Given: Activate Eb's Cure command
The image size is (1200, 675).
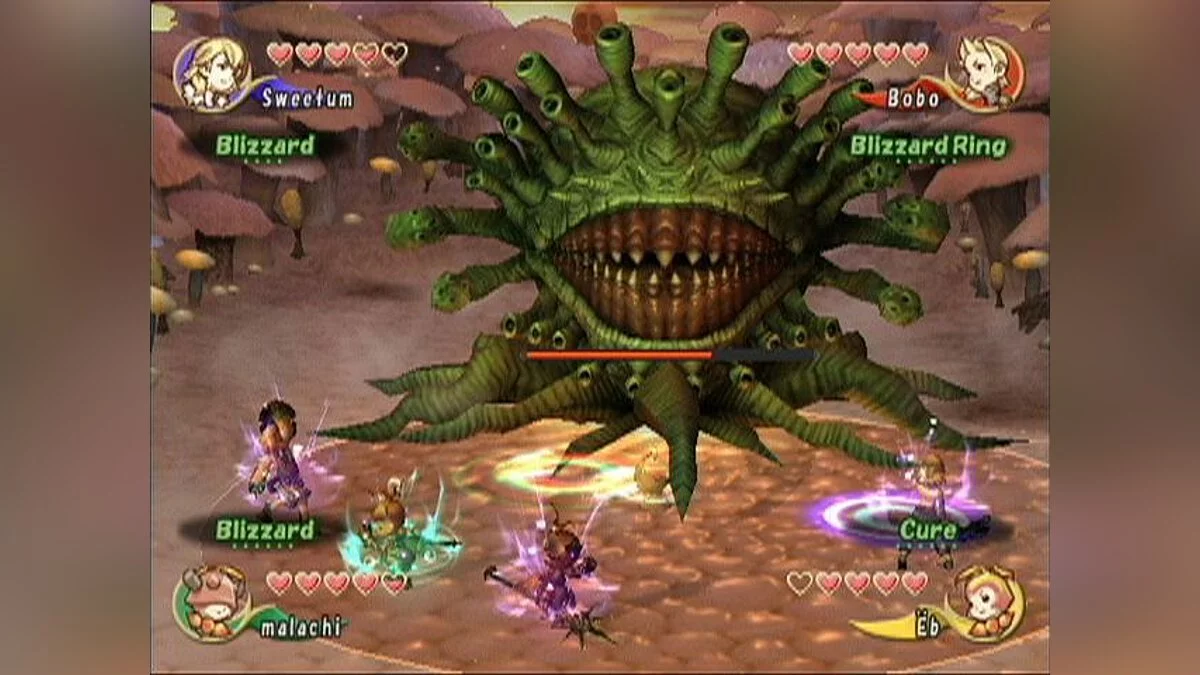Looking at the screenshot, I should point(928,530).
